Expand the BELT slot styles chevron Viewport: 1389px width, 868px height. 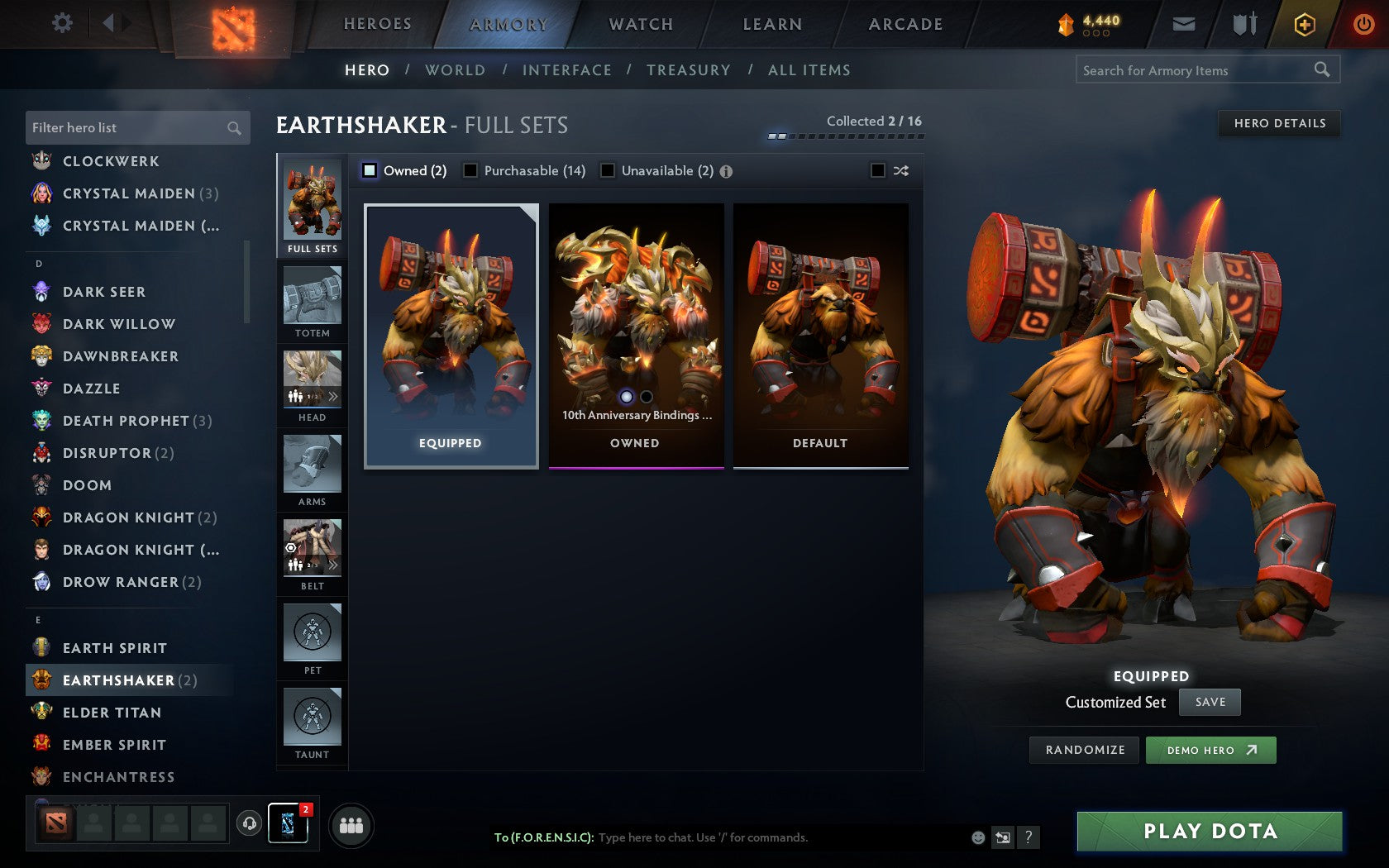334,563
